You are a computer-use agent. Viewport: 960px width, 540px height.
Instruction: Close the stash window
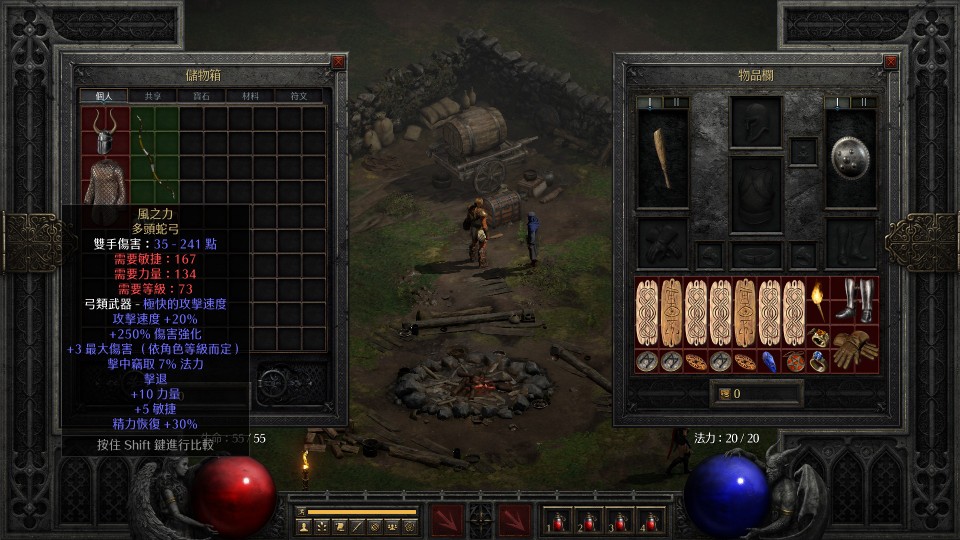pyautogui.click(x=338, y=62)
